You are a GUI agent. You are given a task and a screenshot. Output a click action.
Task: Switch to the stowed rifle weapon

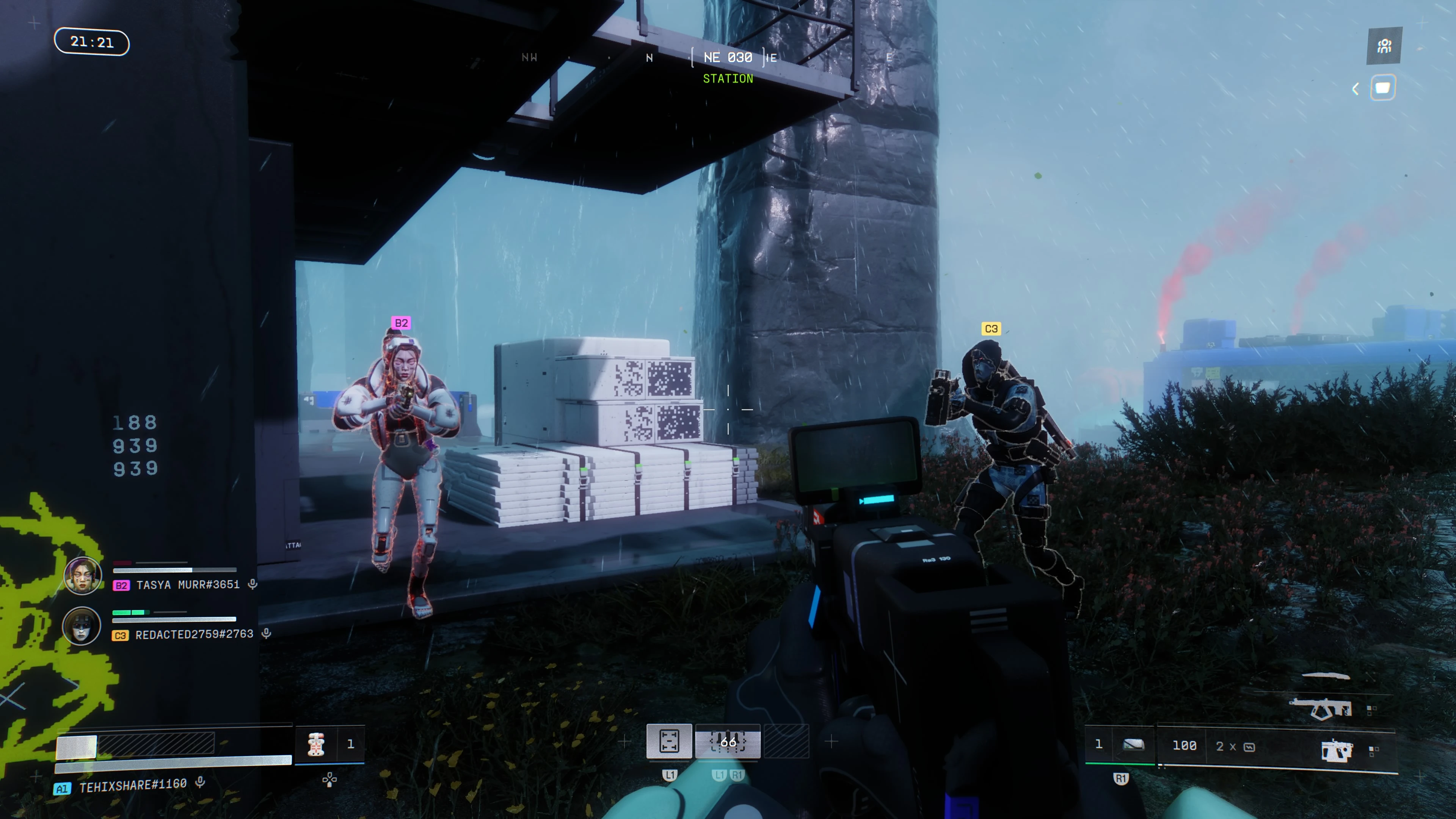tap(1320, 708)
